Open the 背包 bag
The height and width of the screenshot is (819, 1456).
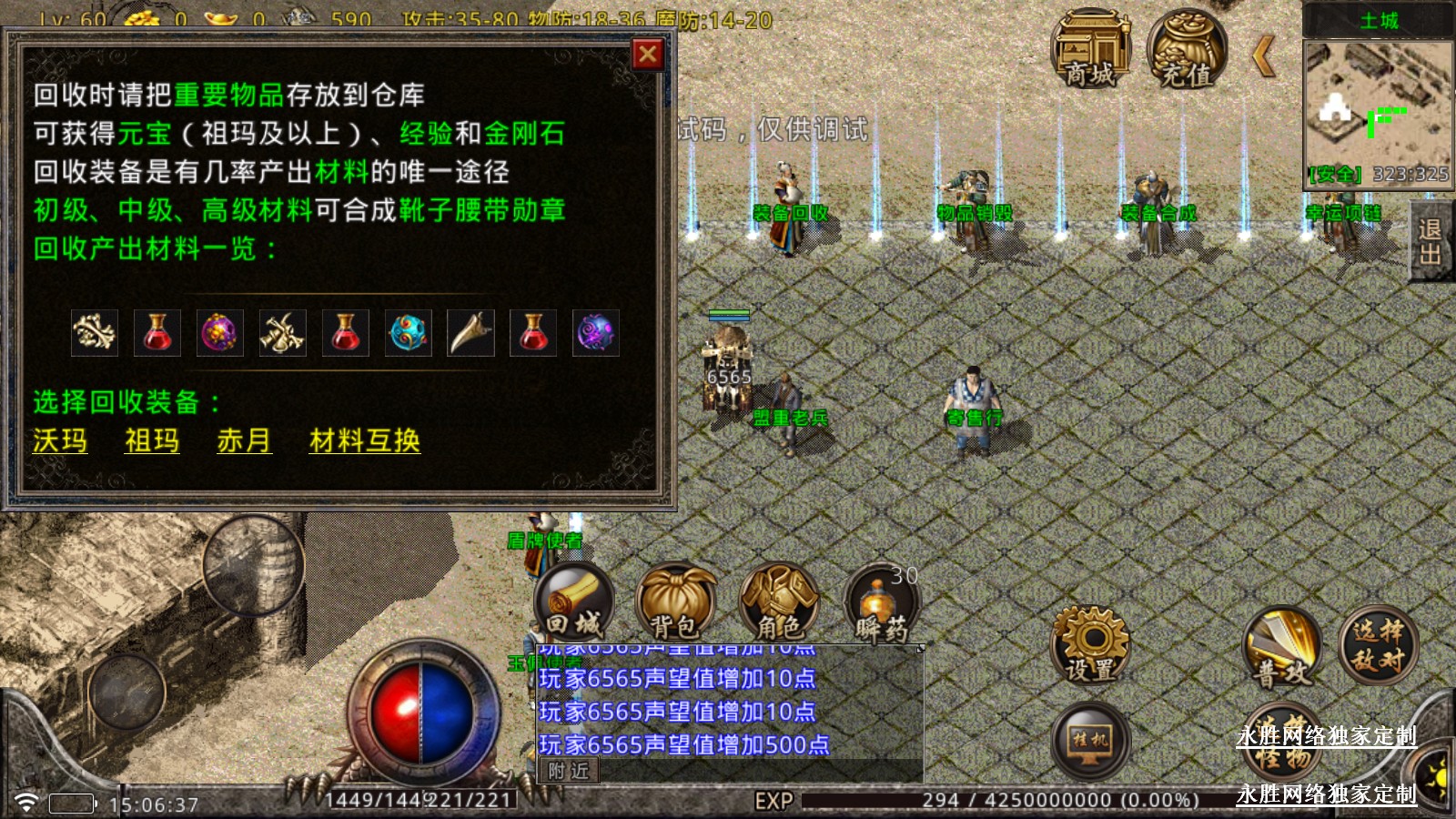(675, 602)
